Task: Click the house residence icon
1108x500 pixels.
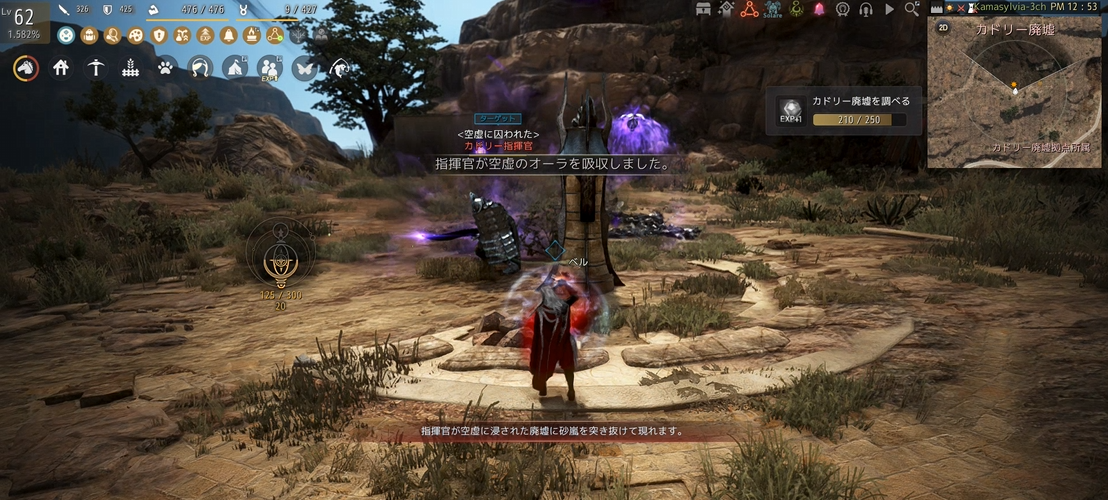Action: pos(61,68)
